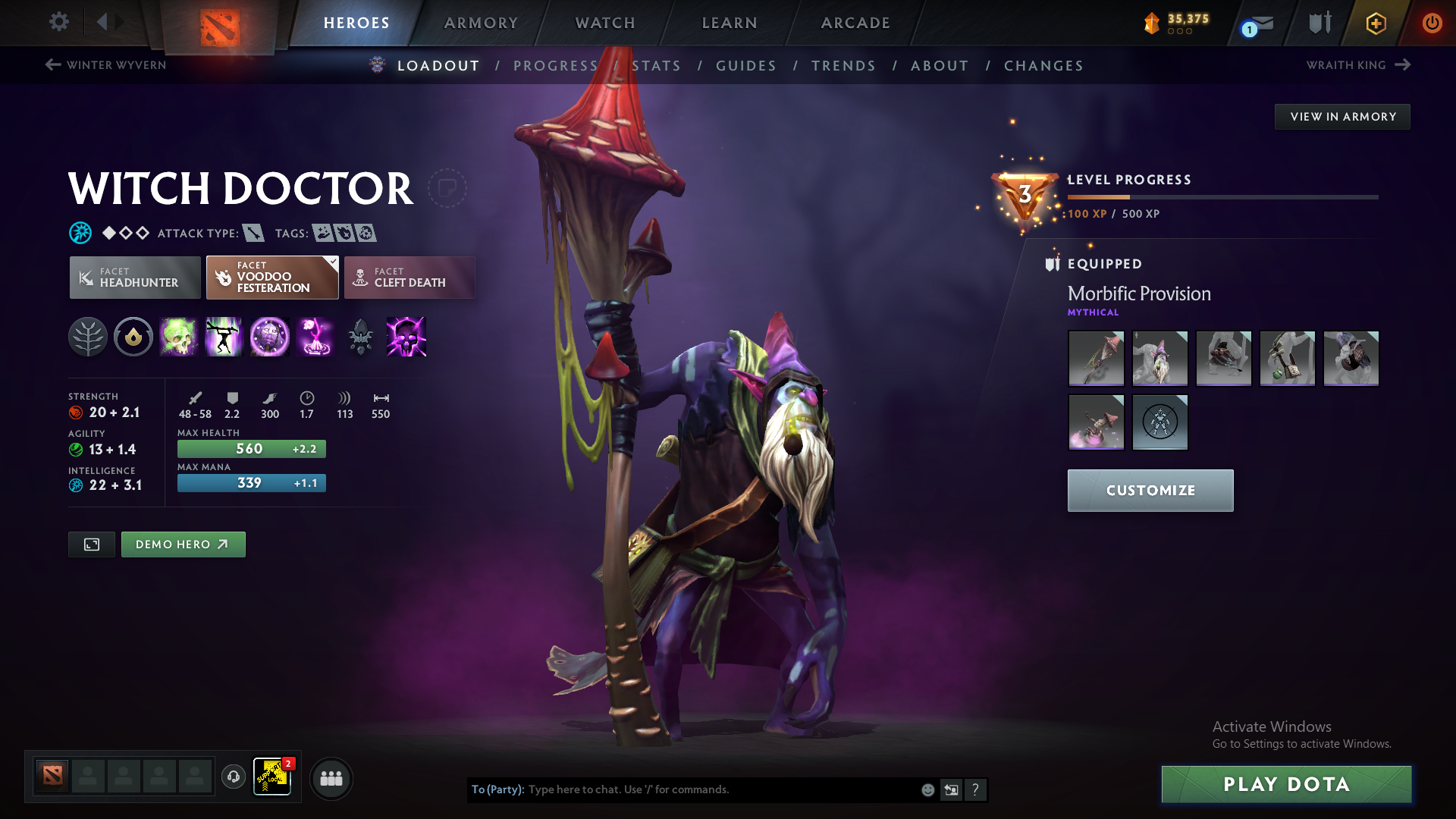Click the level progress XP bar

coord(1221,196)
